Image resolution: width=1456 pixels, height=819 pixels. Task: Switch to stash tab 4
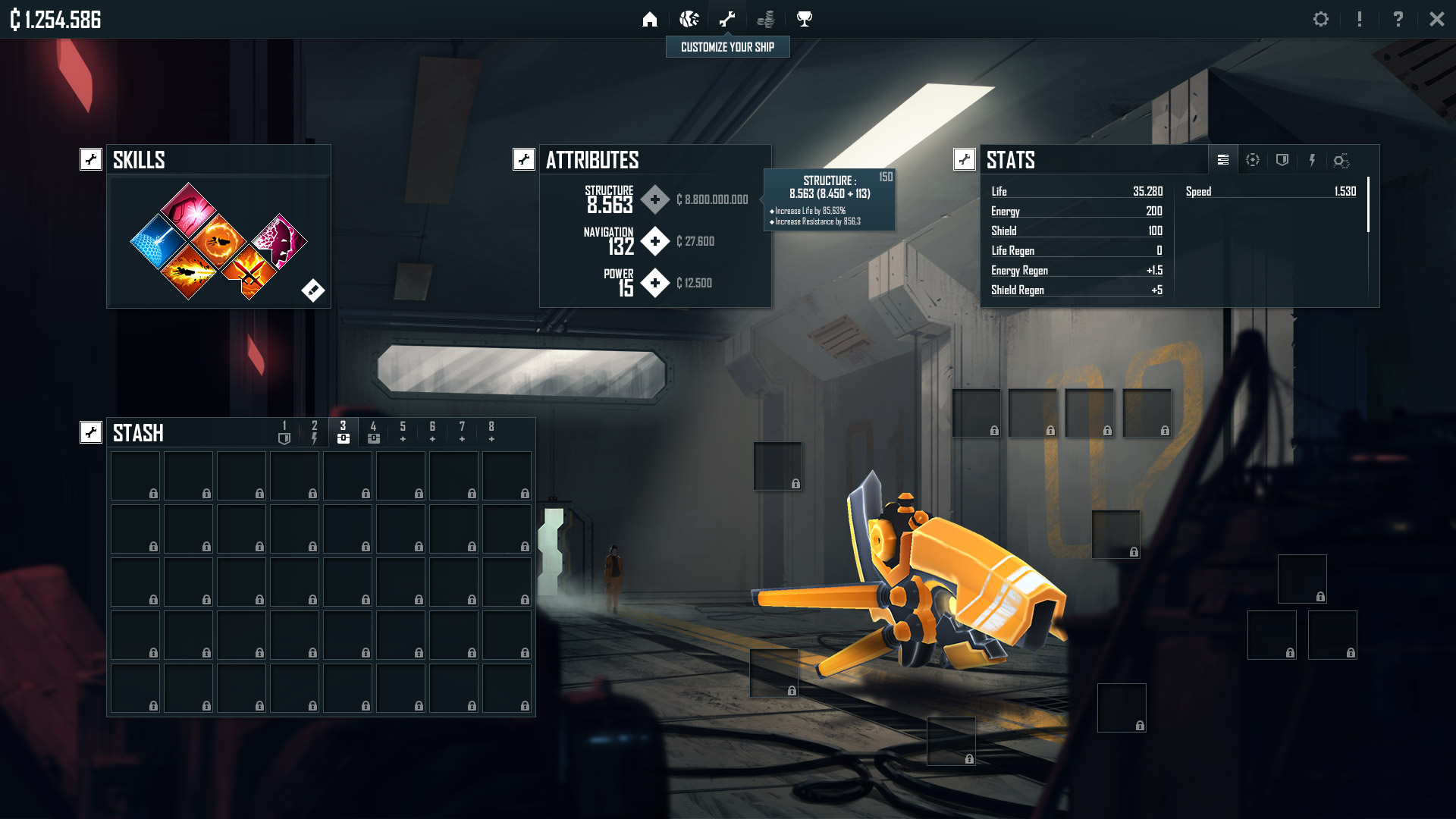tap(373, 432)
